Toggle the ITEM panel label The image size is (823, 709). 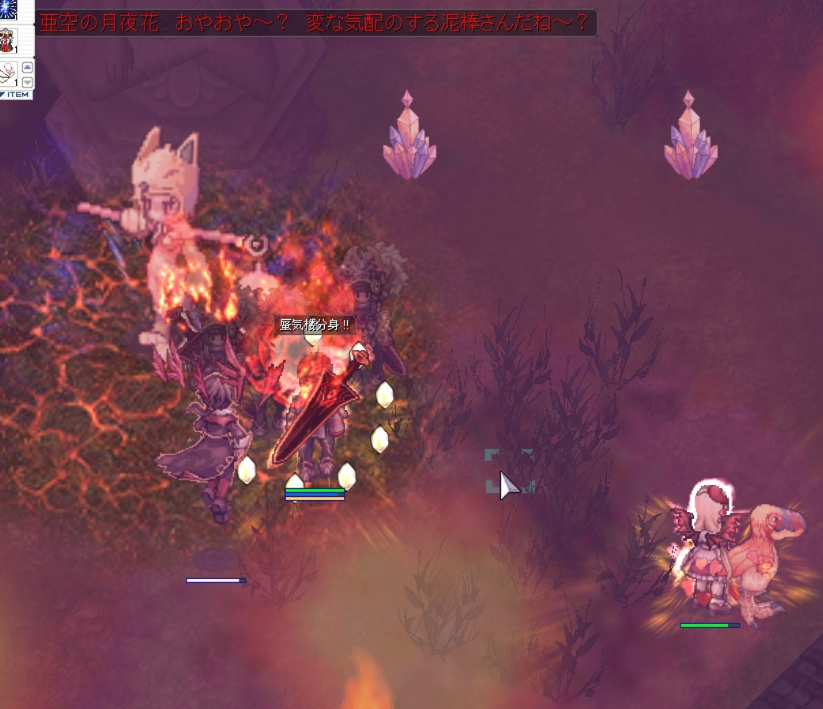click(16, 94)
